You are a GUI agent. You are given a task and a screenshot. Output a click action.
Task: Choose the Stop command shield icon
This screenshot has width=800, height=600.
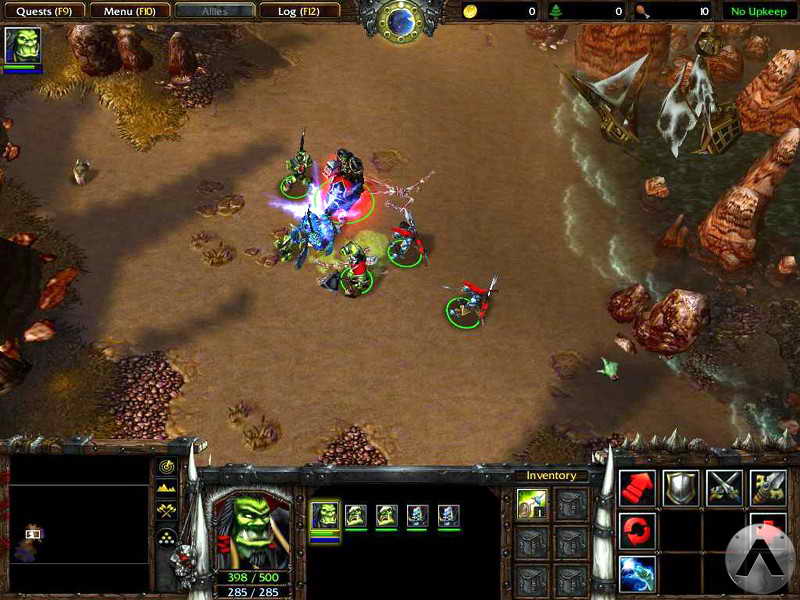click(681, 487)
